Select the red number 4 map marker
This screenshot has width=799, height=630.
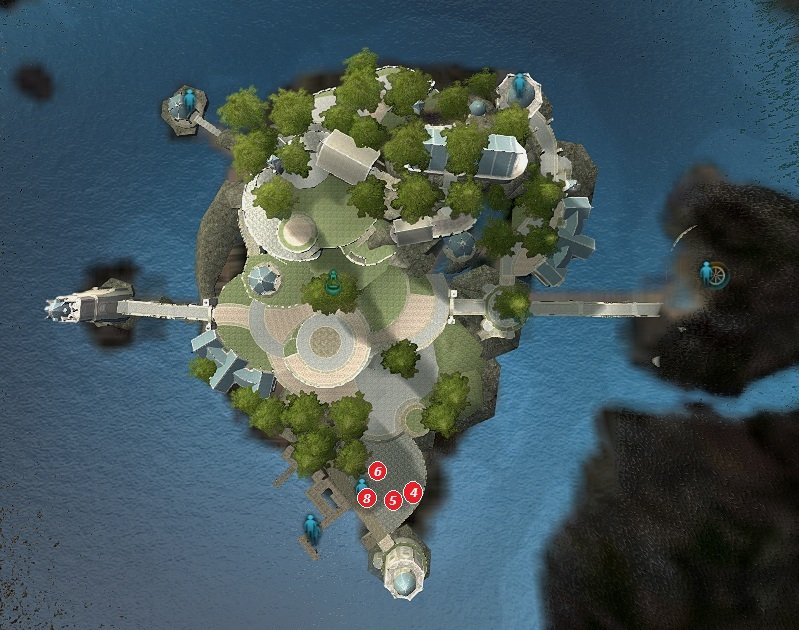tap(413, 491)
